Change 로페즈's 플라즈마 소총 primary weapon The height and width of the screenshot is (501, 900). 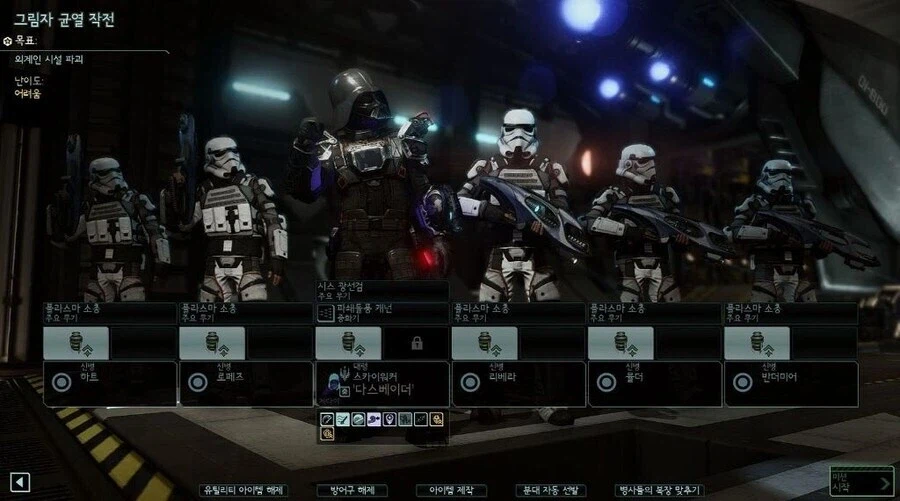245,312
